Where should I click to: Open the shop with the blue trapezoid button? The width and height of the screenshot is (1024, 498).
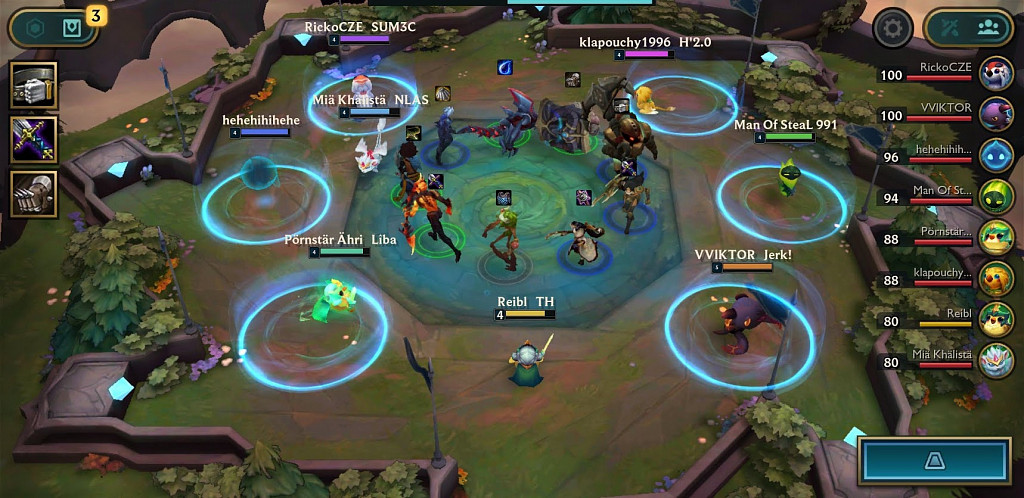pos(935,460)
